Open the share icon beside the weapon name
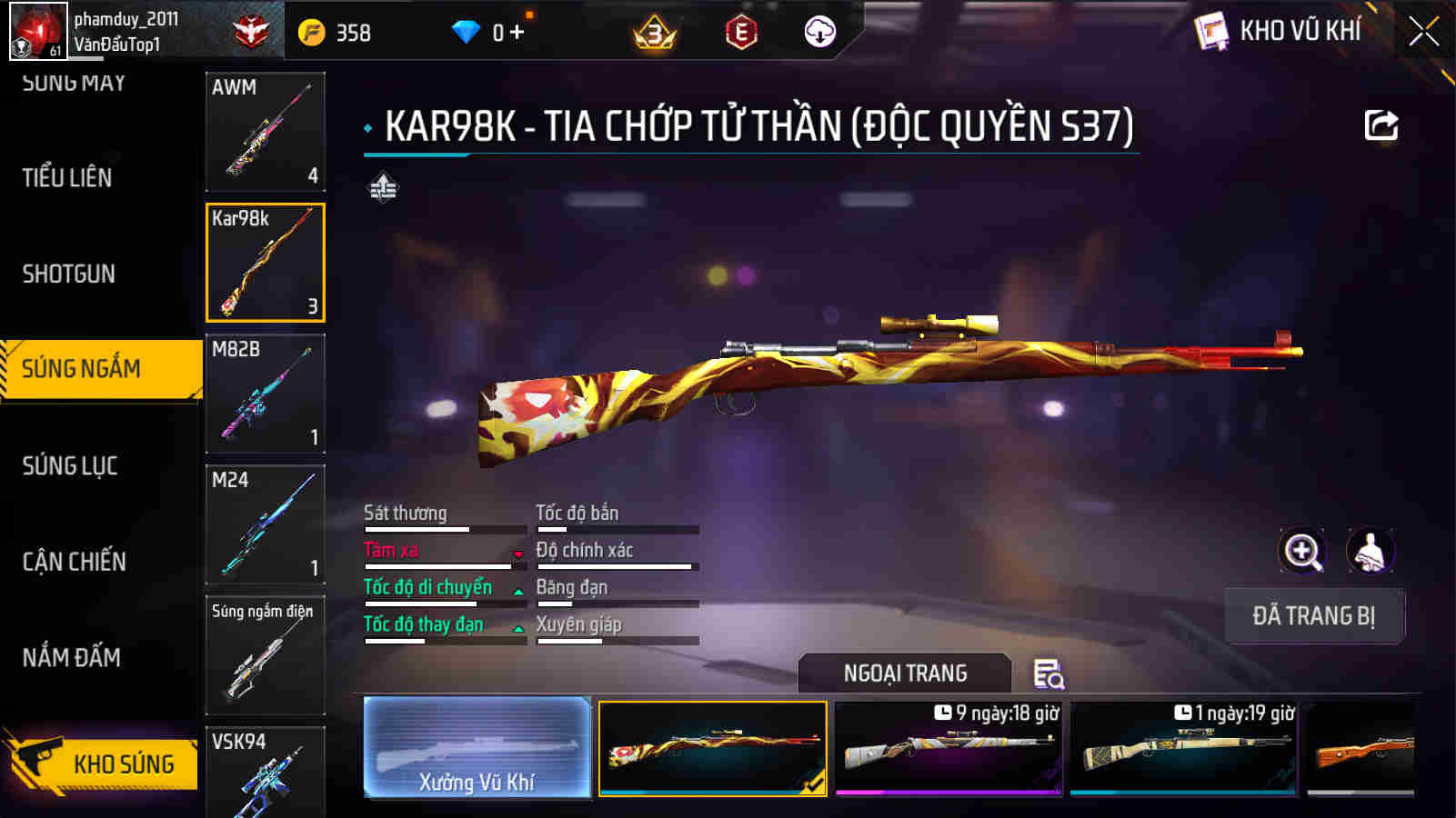The height and width of the screenshot is (818, 1456). coord(1381,125)
